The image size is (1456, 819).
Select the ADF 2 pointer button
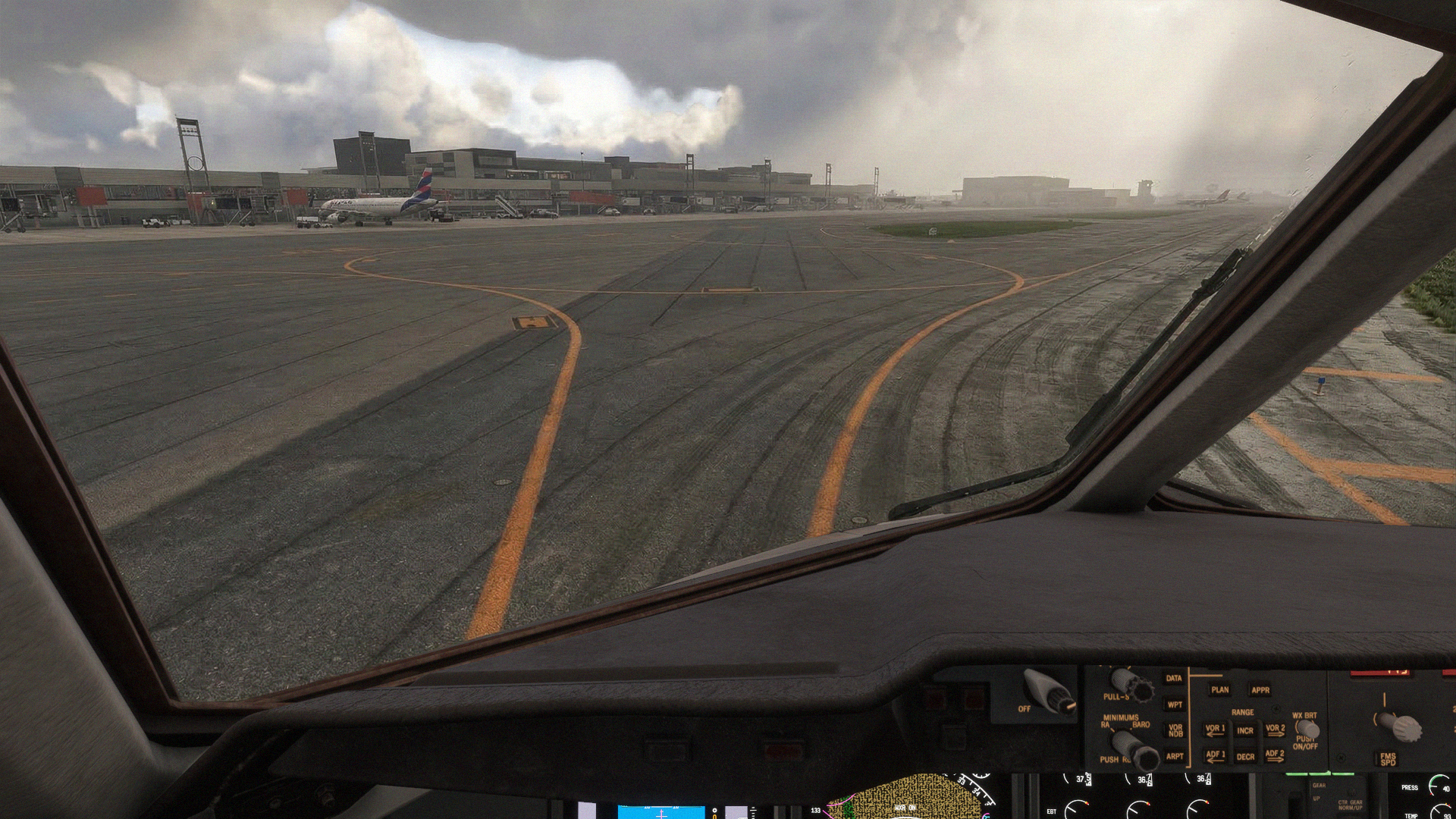coord(1275,756)
